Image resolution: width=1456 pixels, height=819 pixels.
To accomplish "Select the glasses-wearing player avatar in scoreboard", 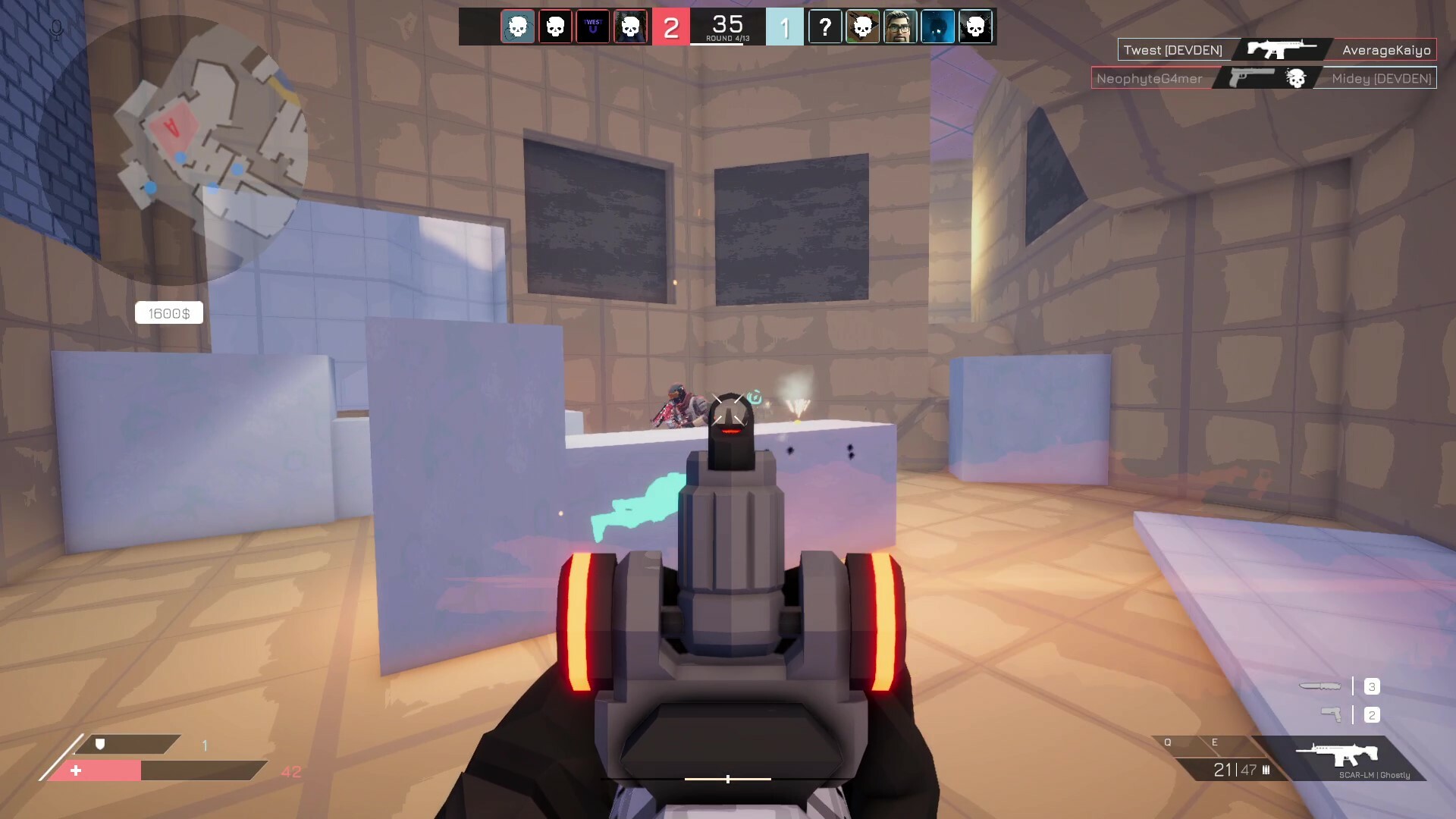I will [900, 27].
